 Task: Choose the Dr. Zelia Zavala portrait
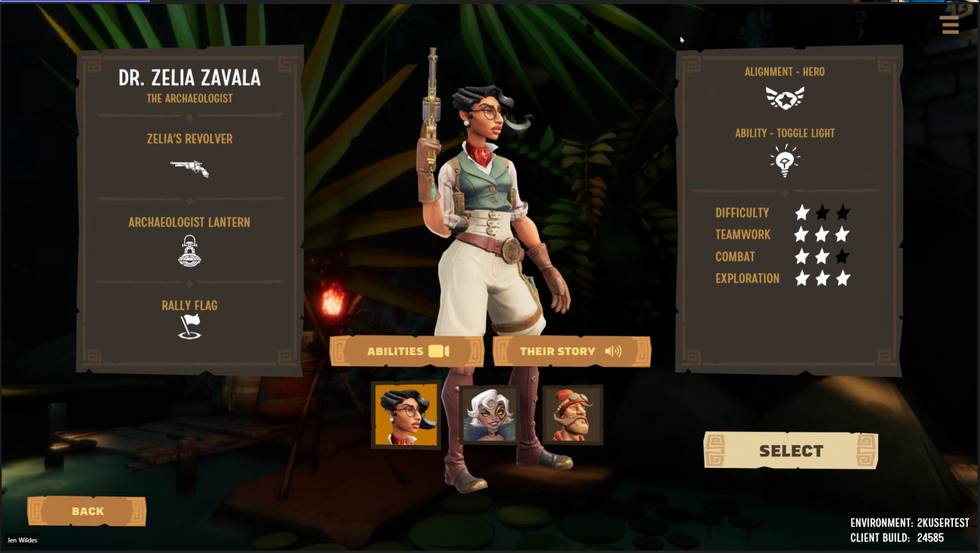[x=406, y=414]
